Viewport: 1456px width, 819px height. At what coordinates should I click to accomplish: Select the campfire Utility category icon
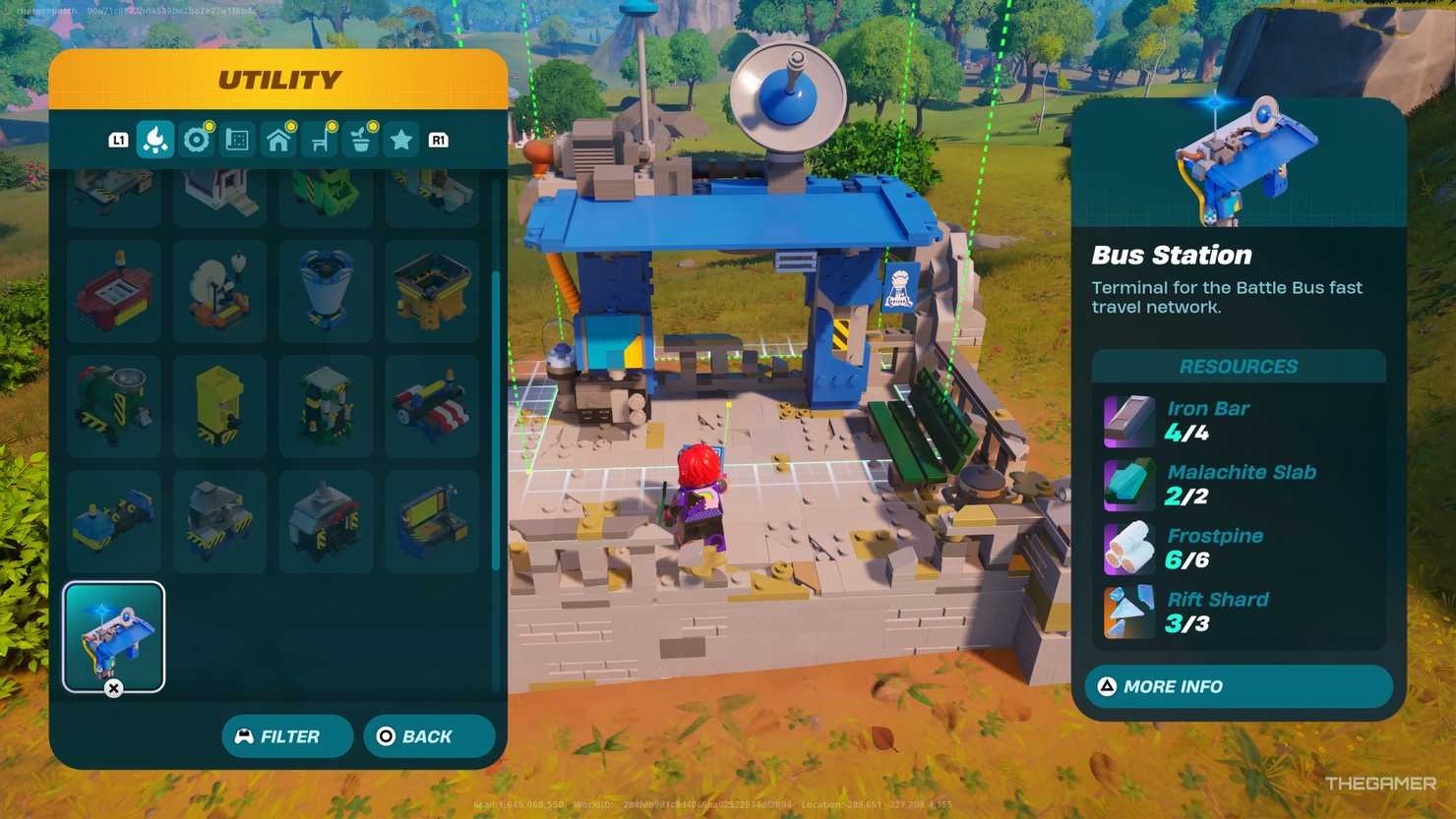point(154,139)
